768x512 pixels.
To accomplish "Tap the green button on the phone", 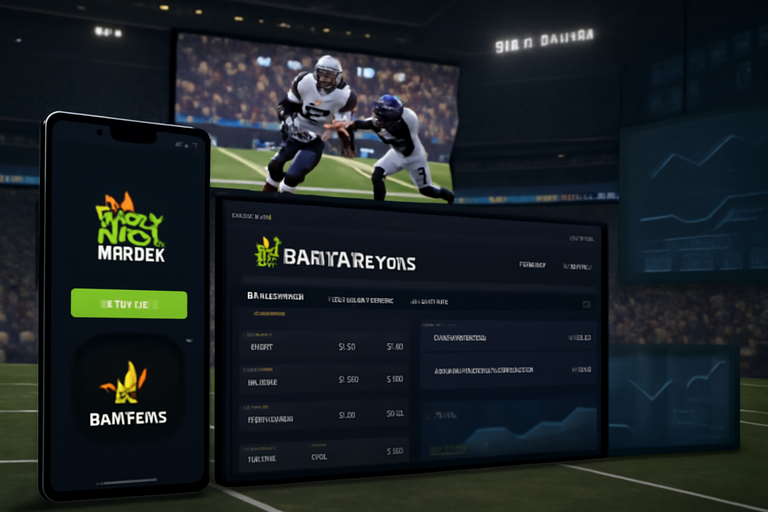I will point(129,303).
